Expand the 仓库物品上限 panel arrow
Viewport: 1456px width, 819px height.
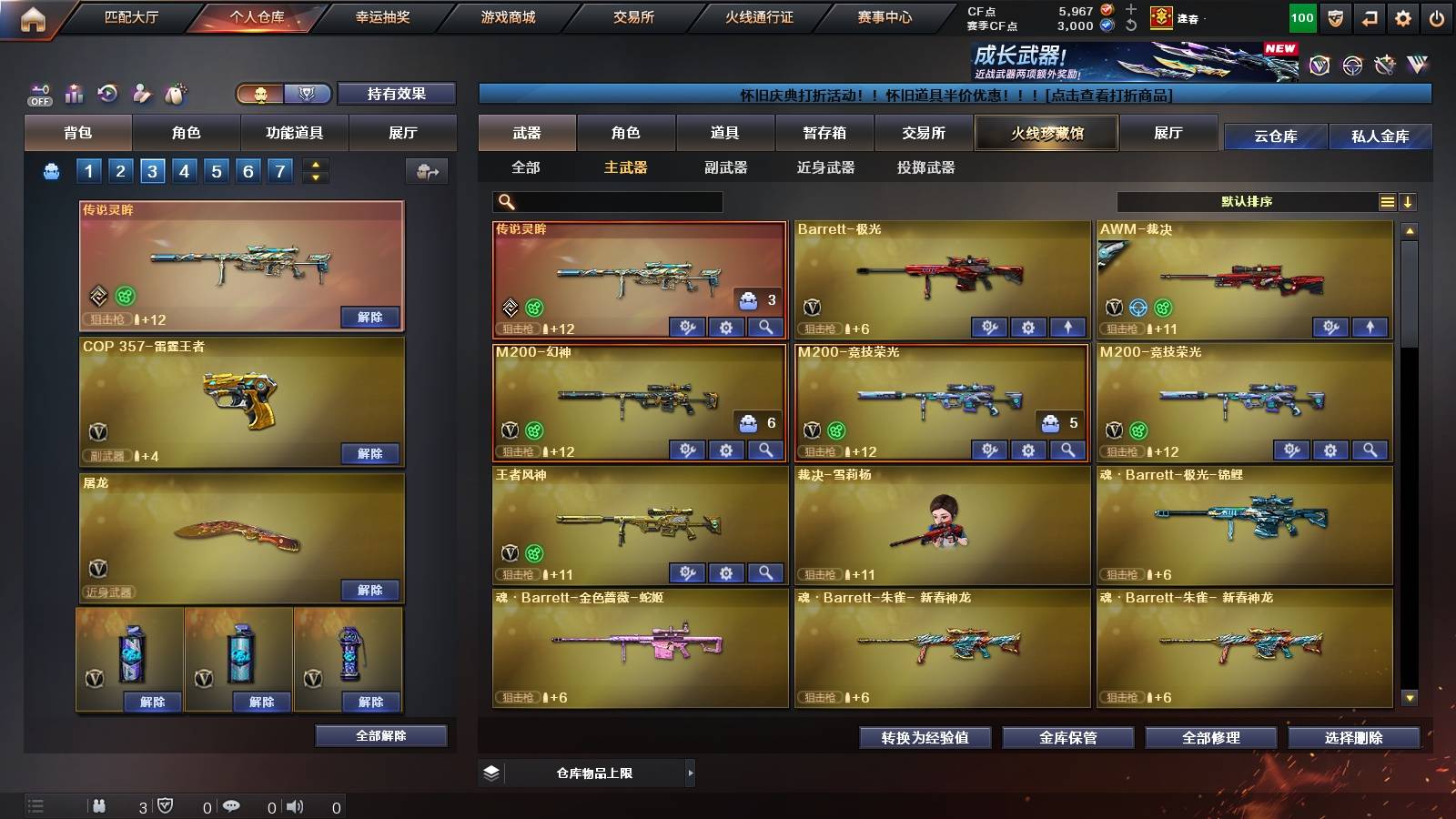690,773
